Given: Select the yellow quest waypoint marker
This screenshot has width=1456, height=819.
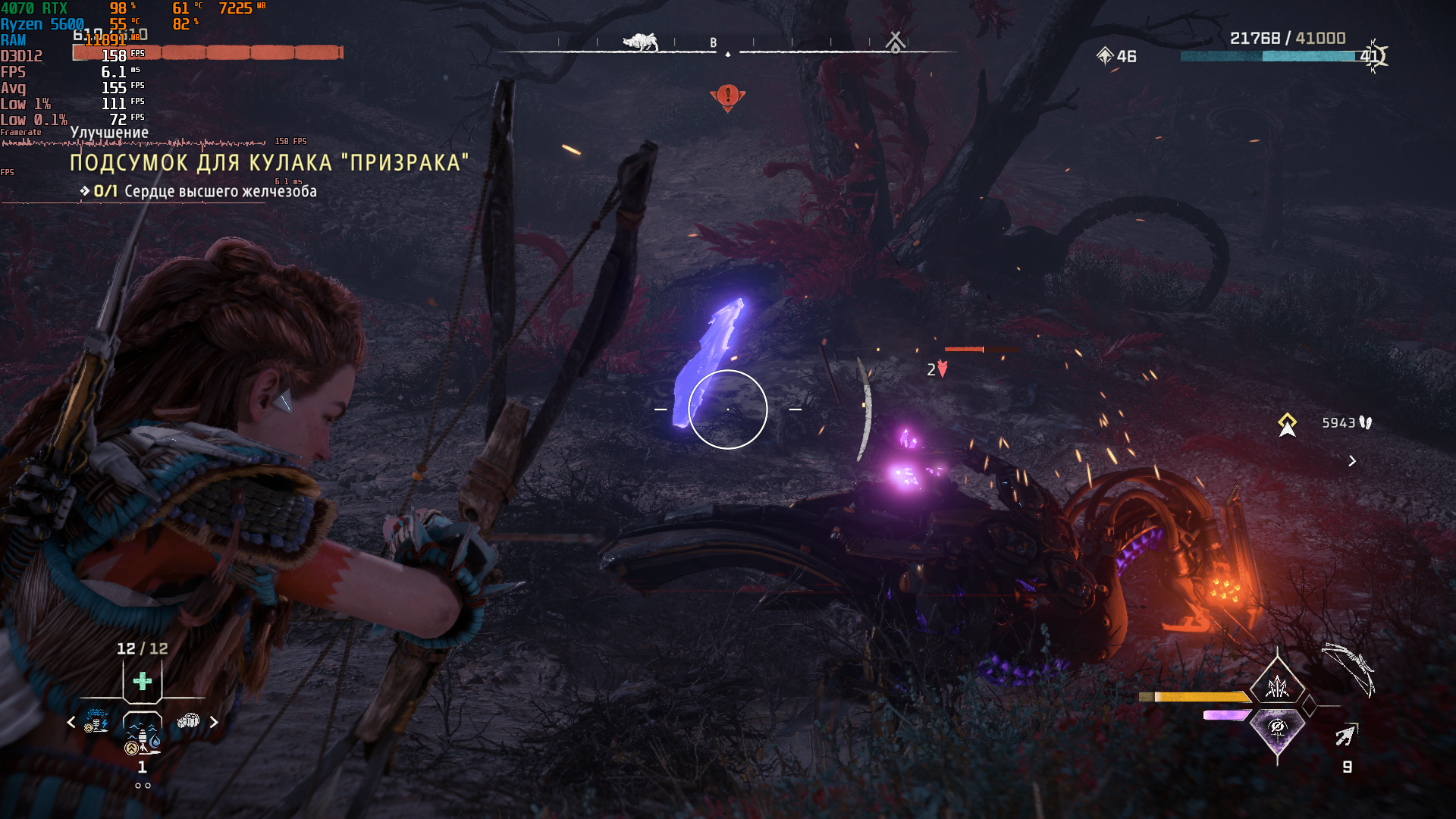Looking at the screenshot, I should pos(1287,425).
